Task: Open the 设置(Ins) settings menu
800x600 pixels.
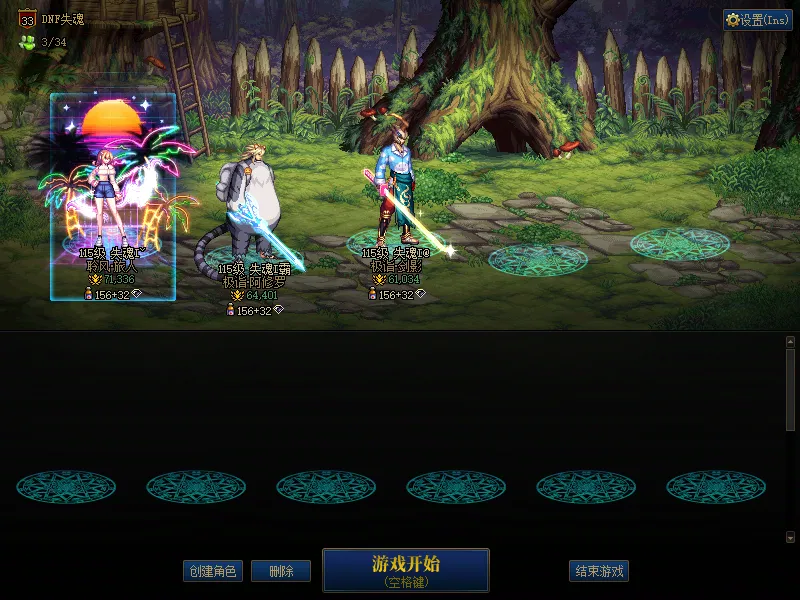Action: pyautogui.click(x=757, y=20)
